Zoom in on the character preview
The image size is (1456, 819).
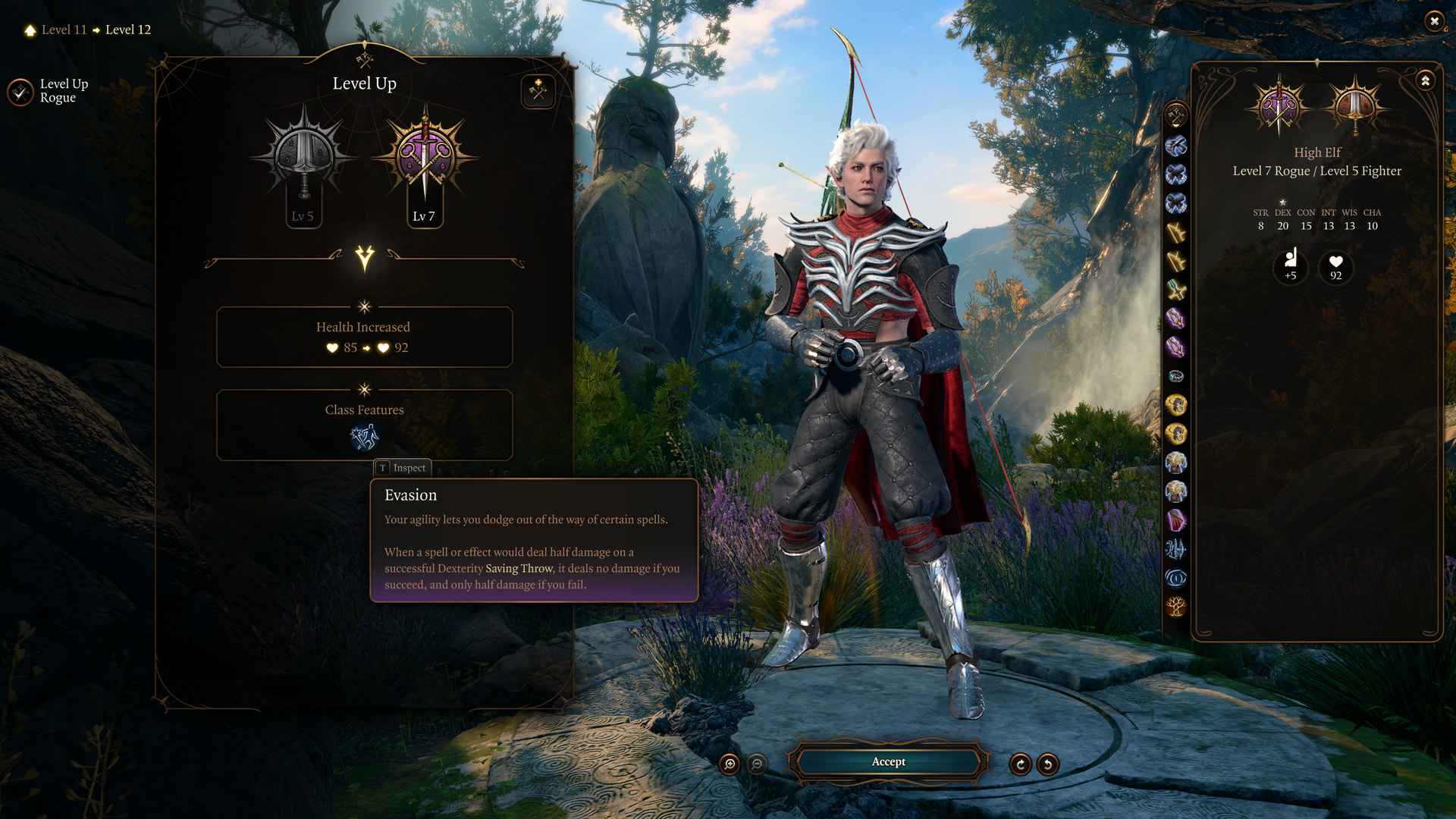(x=730, y=764)
